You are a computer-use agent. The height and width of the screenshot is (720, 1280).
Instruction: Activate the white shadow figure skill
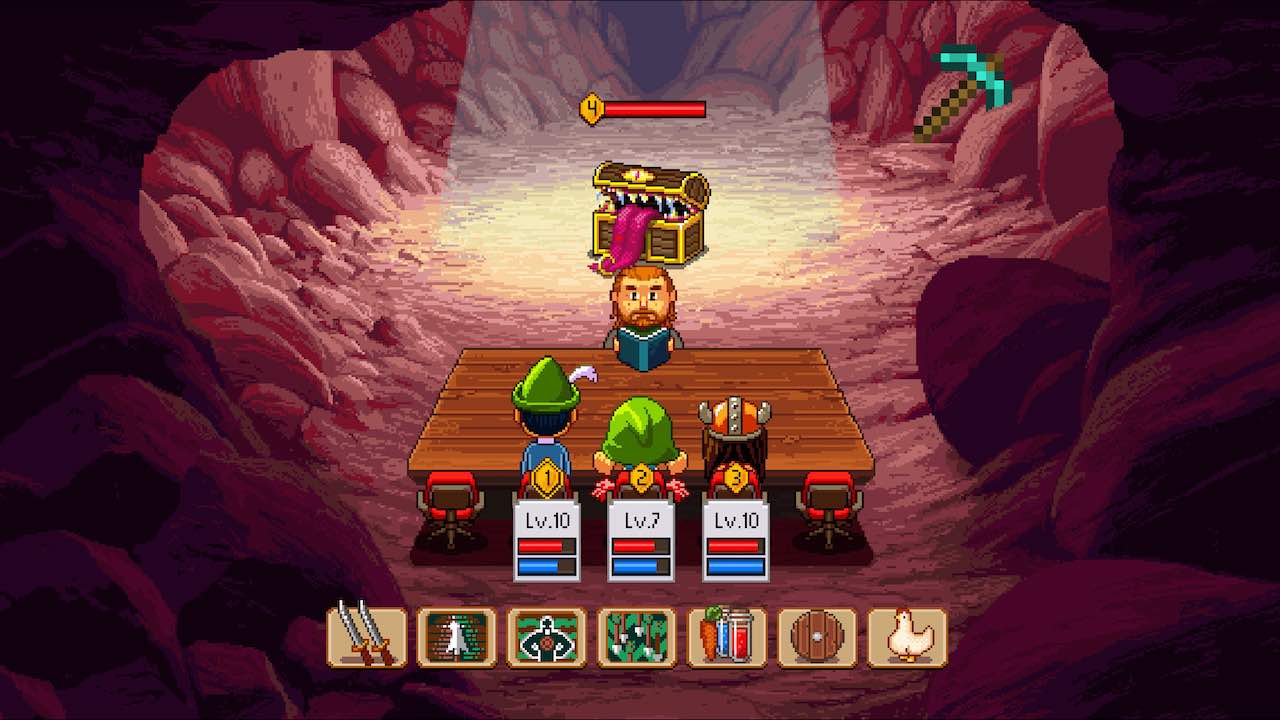pos(456,637)
